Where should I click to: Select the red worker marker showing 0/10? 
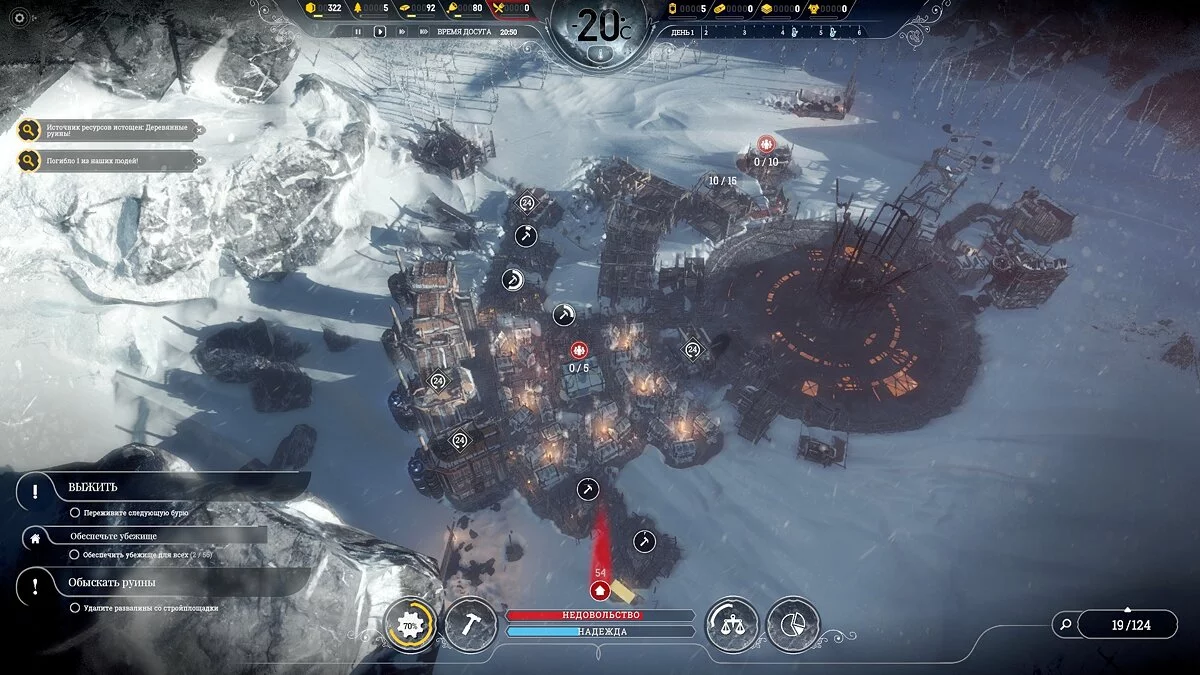(x=767, y=144)
